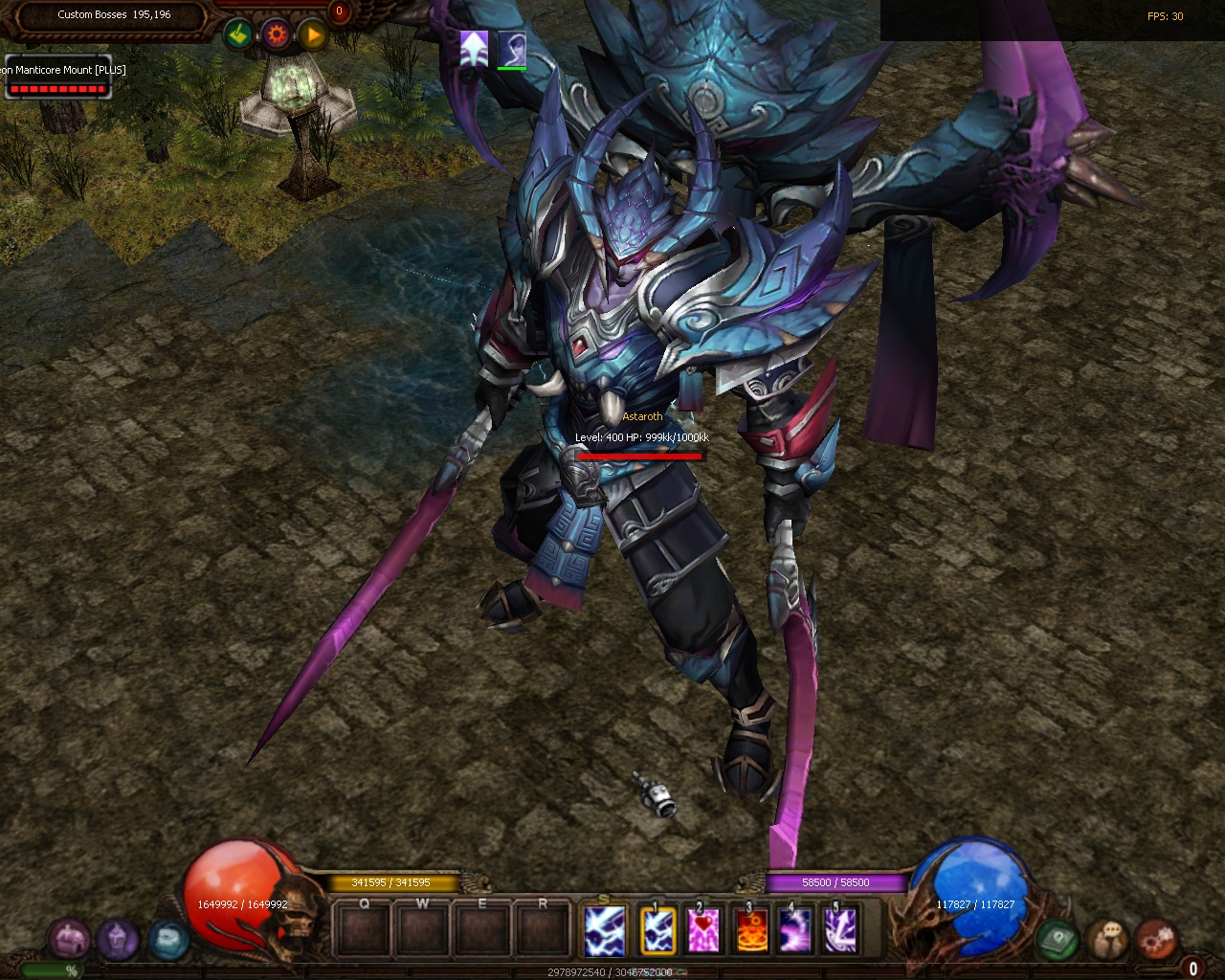Activate the purple burst skill in slot 4
Screen dimensions: 1225x980
pyautogui.click(x=795, y=930)
